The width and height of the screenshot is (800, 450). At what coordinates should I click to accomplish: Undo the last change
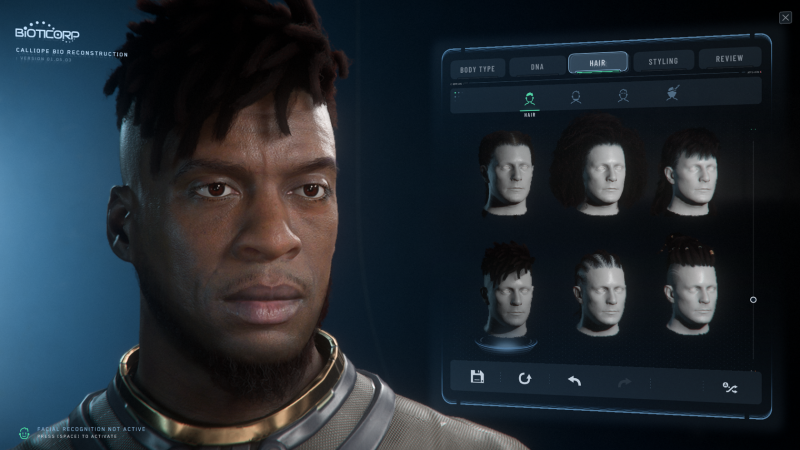(x=574, y=381)
